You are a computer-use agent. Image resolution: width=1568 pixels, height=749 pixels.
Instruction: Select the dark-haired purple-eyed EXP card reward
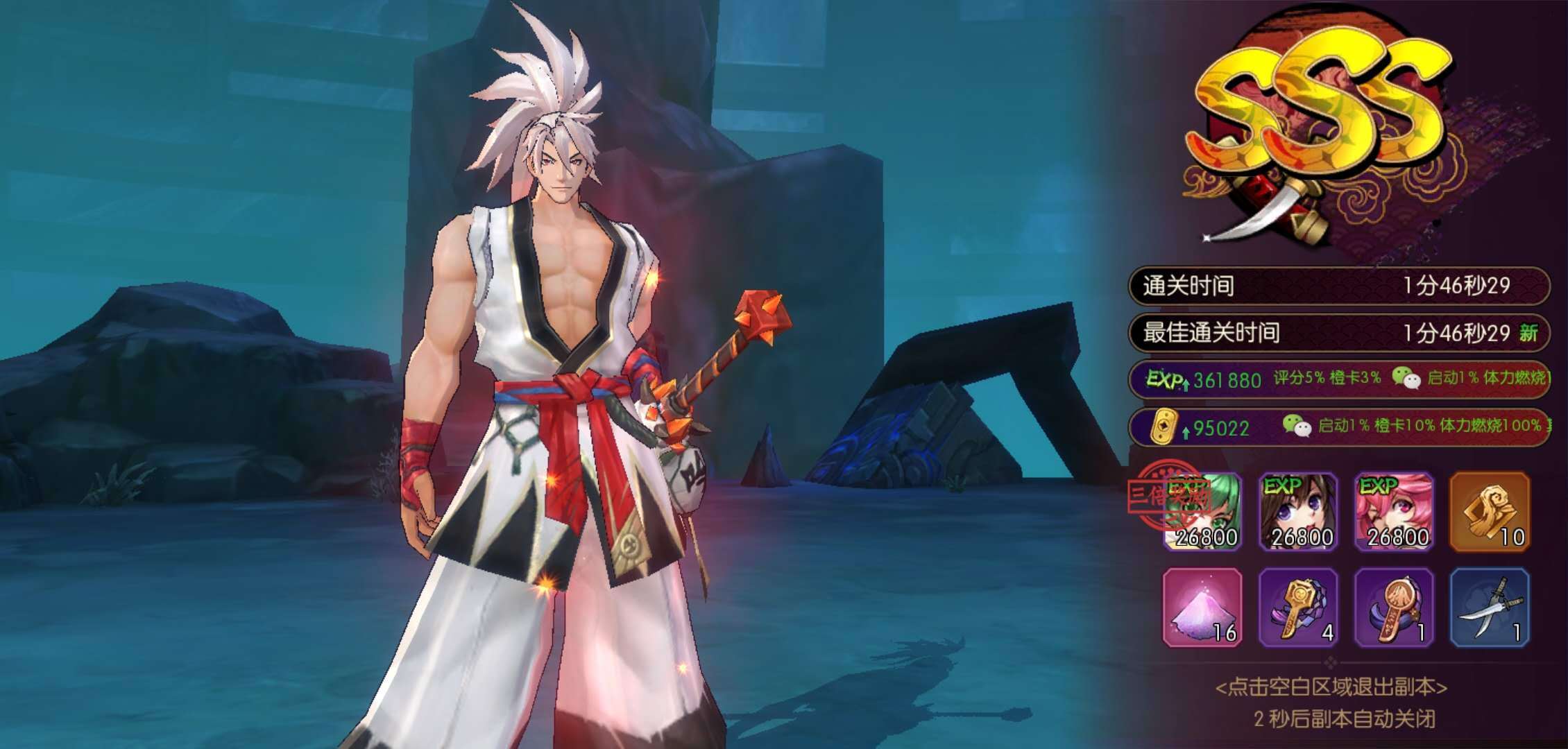[1298, 512]
